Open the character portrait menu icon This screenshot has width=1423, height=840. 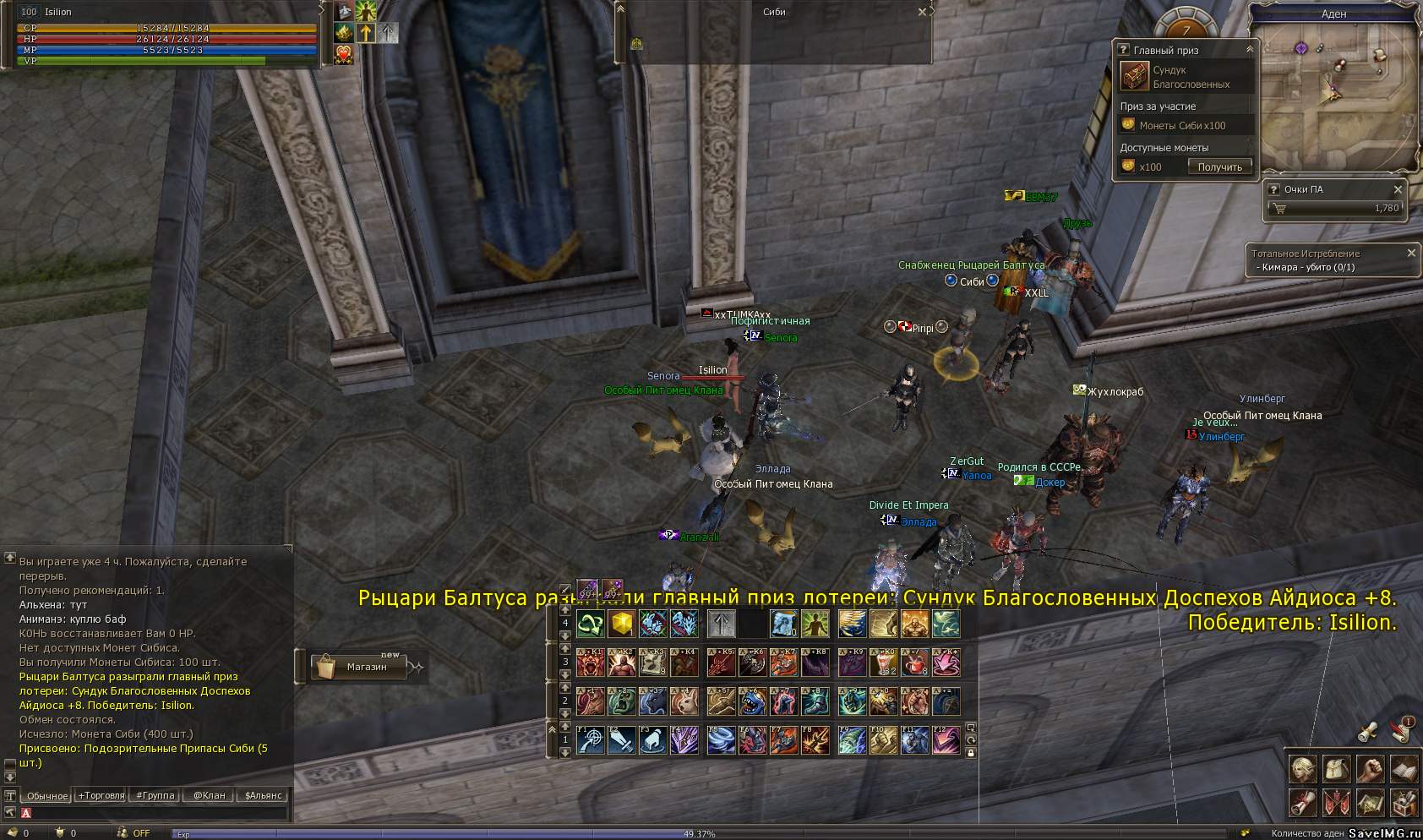point(1303,768)
